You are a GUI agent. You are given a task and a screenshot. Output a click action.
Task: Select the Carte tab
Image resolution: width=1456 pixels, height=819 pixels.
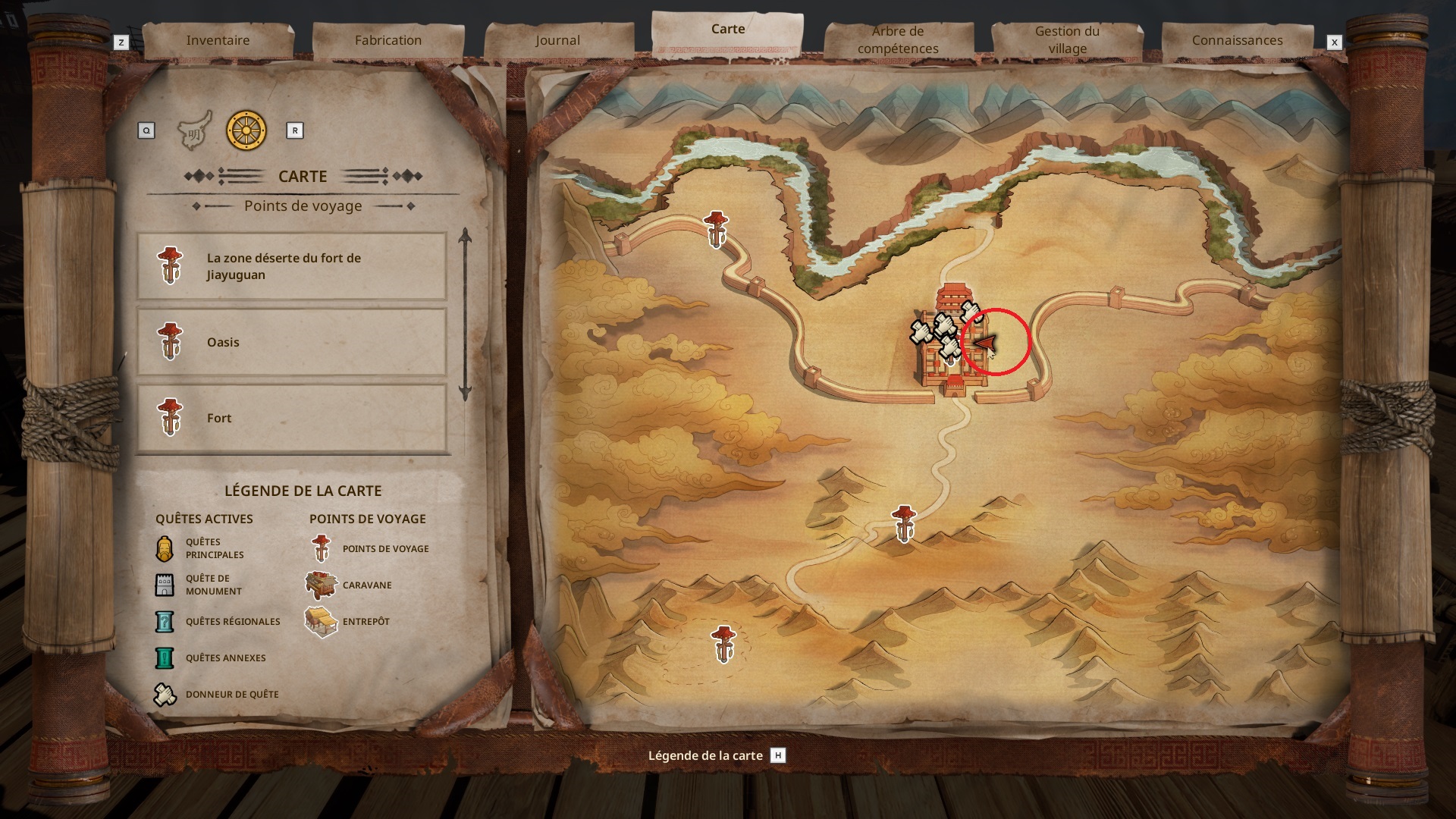(x=727, y=30)
